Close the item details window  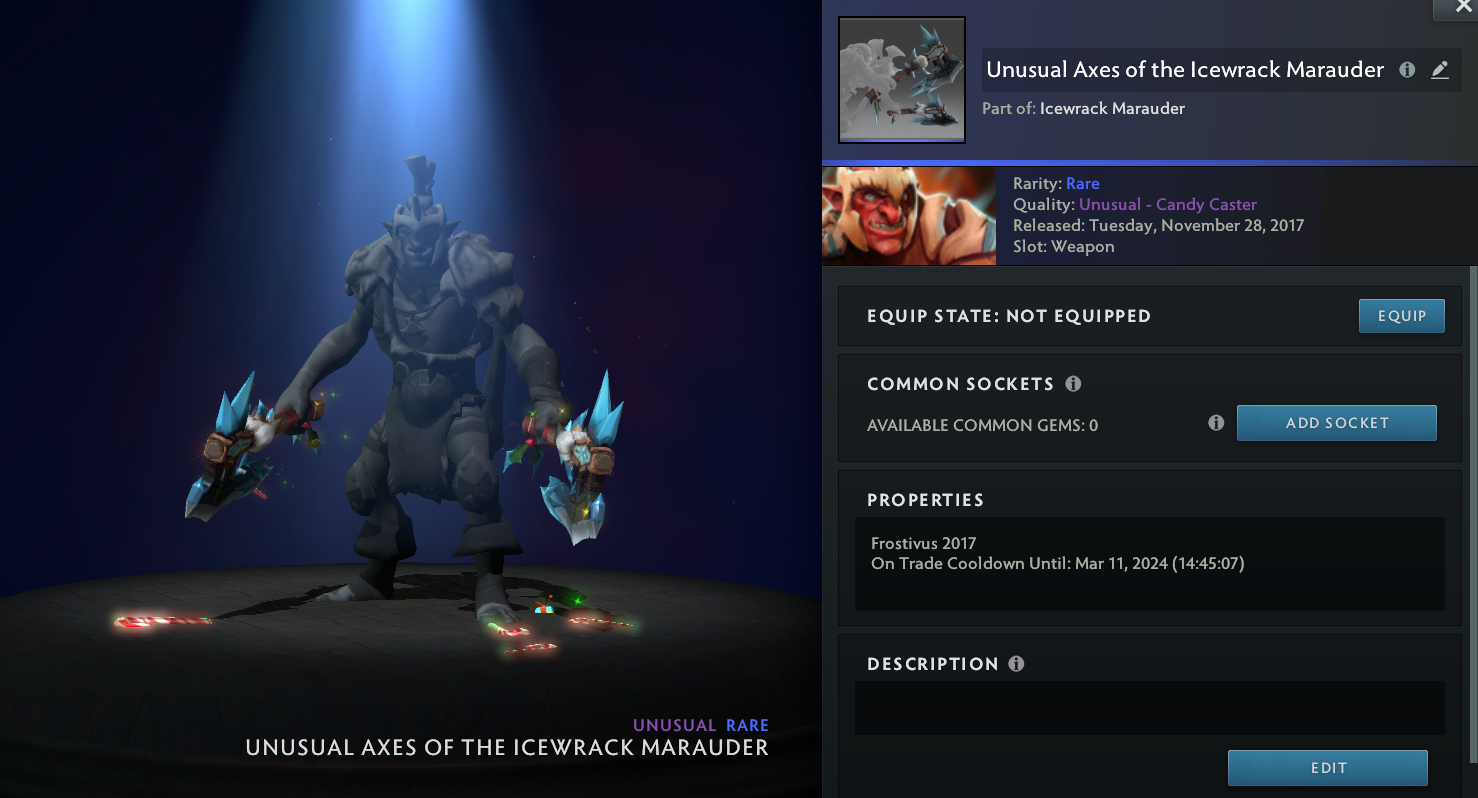coord(1455,8)
